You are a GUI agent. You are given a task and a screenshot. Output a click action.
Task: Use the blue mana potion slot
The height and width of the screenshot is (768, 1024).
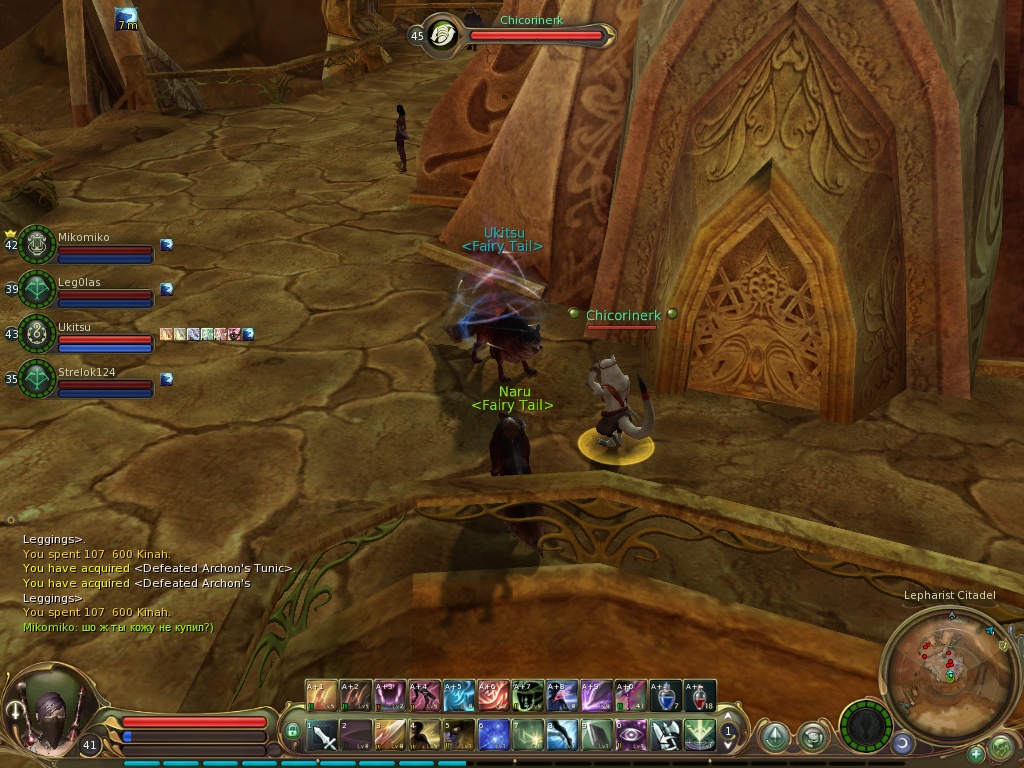pos(665,695)
